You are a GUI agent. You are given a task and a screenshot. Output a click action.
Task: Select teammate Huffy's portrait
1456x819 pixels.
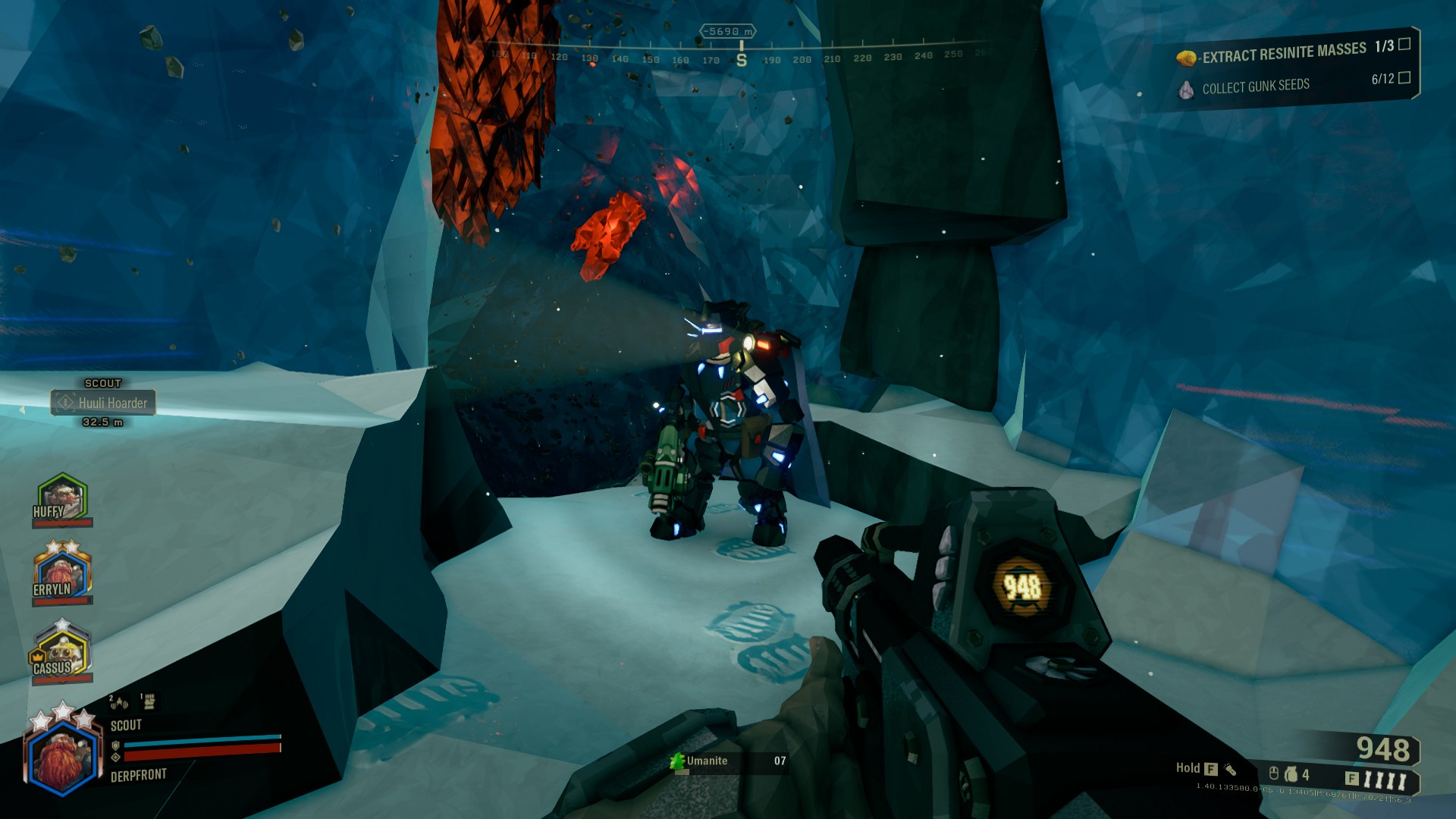(61, 498)
